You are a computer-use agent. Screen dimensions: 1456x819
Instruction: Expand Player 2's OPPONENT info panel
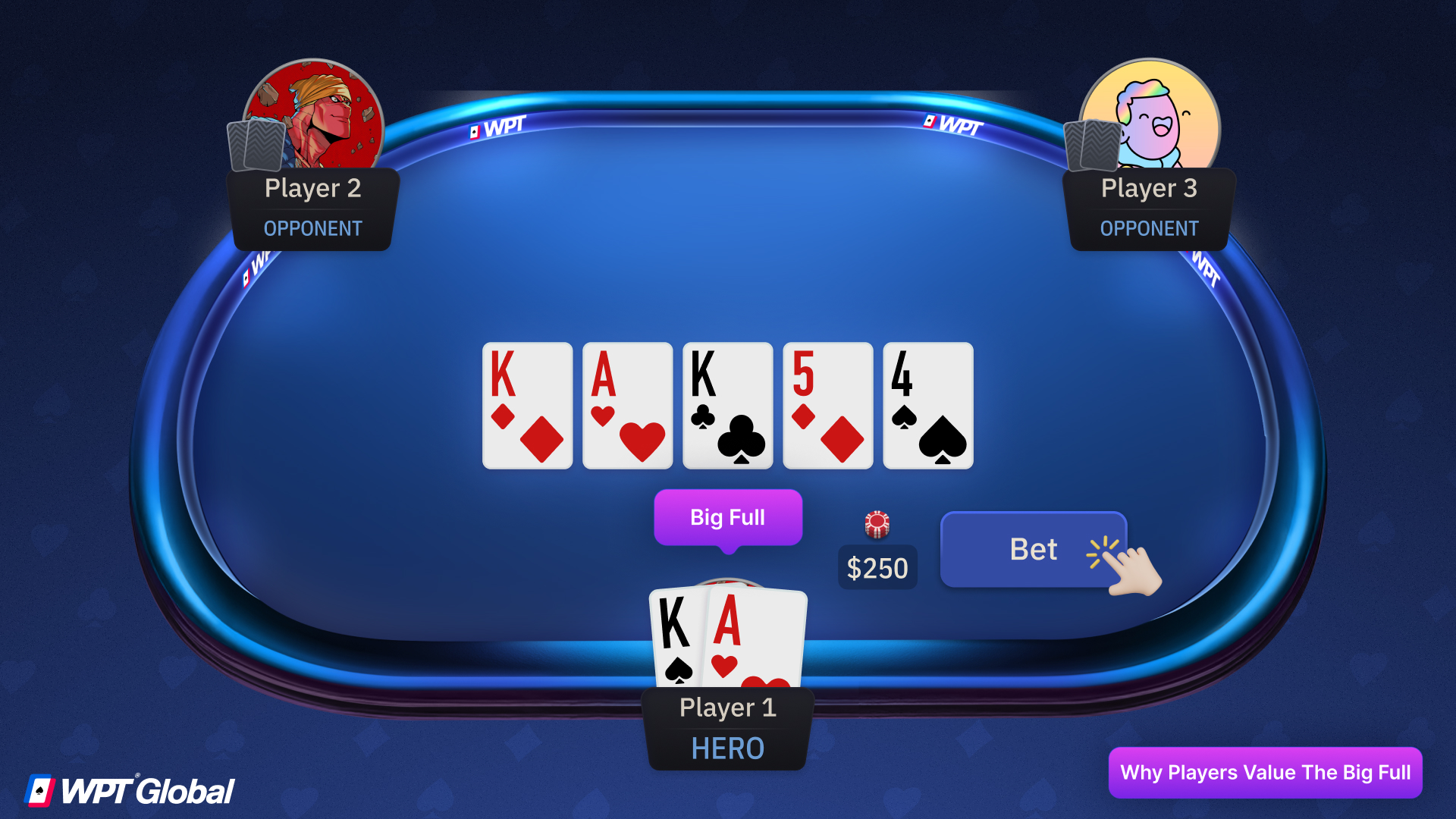pyautogui.click(x=312, y=228)
